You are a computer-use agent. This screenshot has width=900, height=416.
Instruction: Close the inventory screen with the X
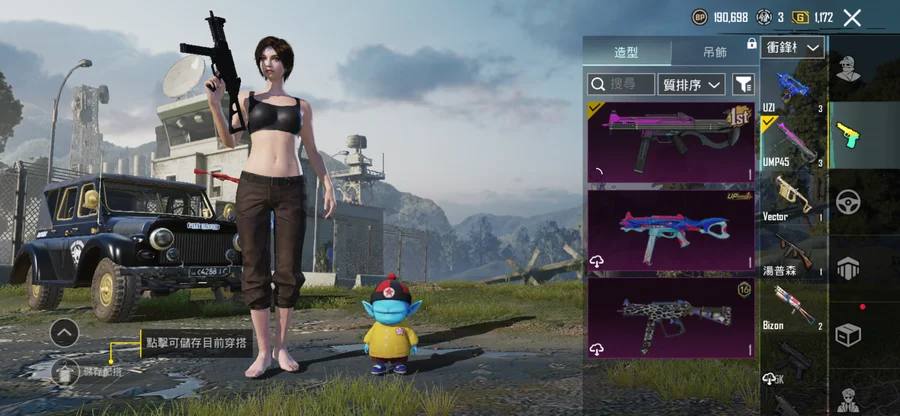point(852,17)
